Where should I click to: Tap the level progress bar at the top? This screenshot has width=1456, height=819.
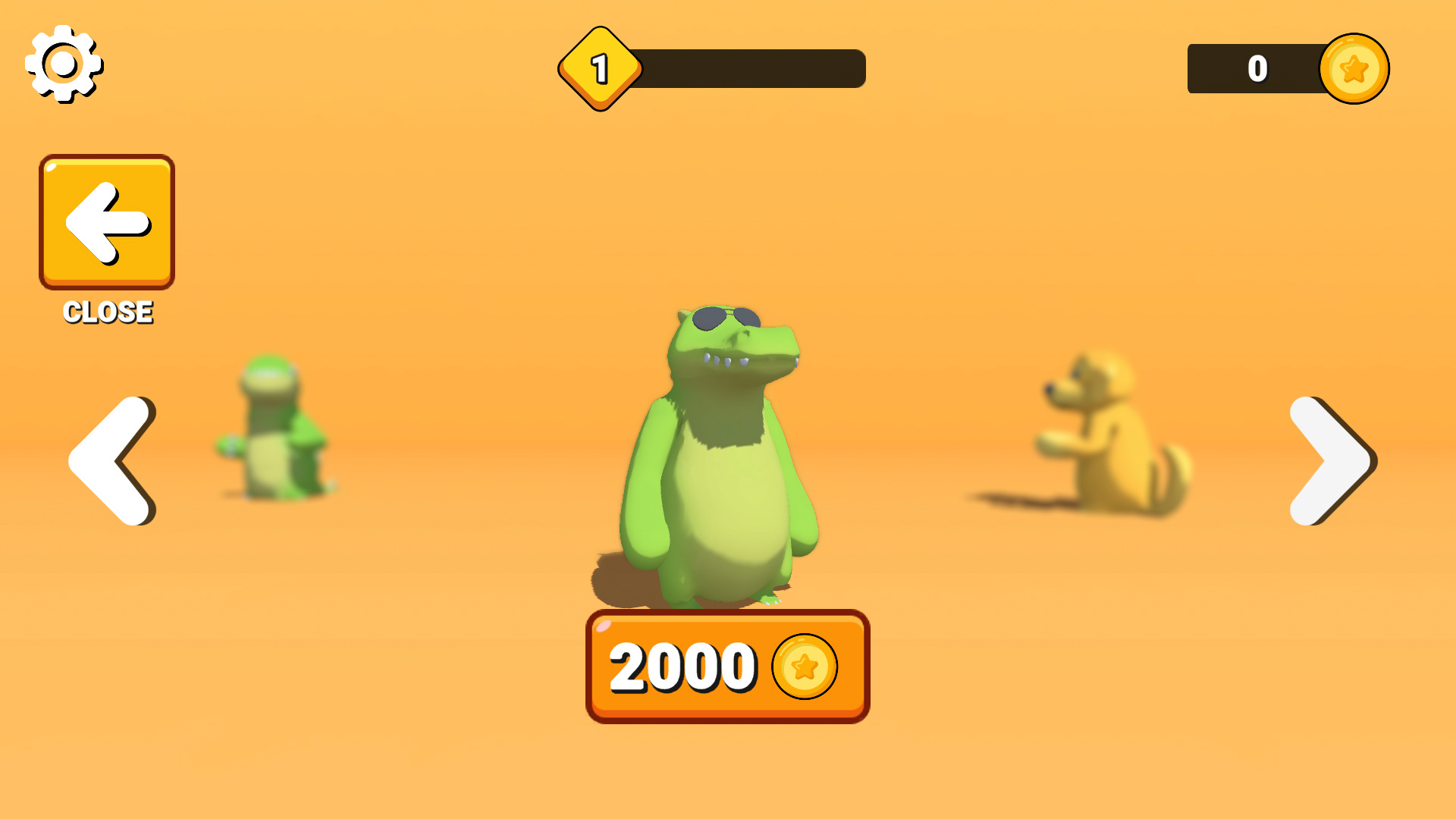pos(751,67)
